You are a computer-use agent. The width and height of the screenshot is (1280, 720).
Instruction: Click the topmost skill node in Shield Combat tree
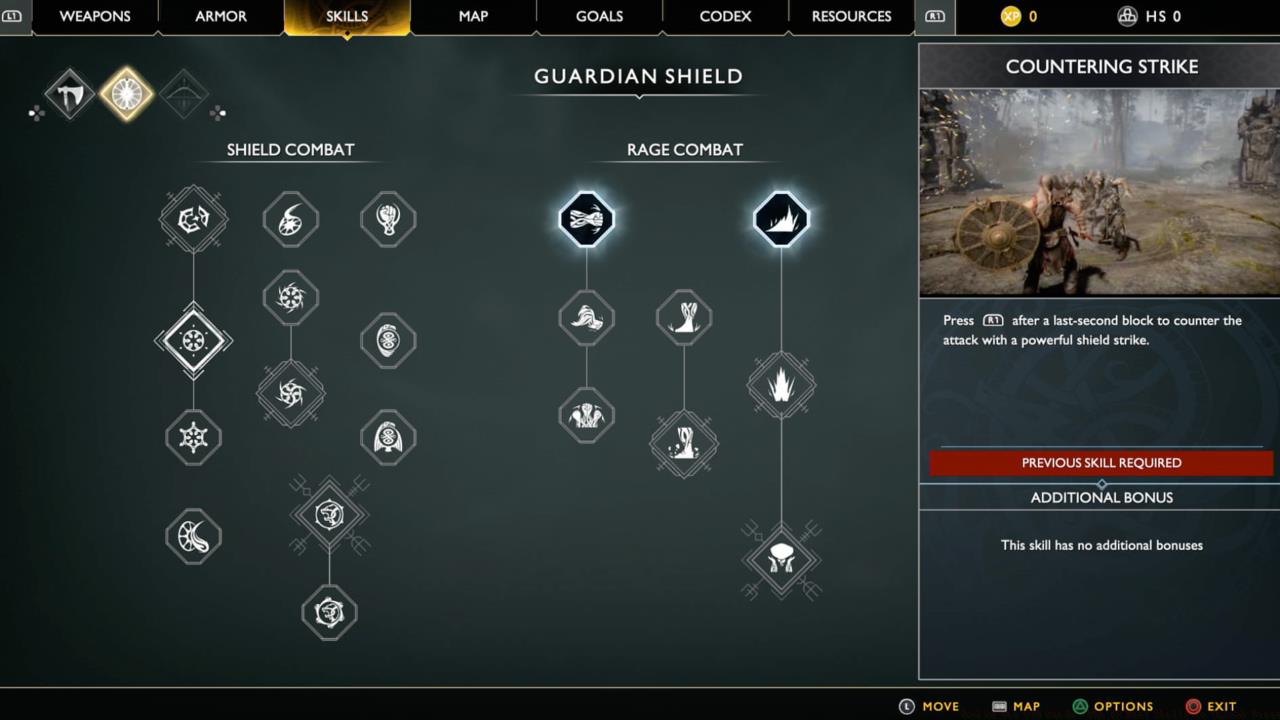(193, 219)
